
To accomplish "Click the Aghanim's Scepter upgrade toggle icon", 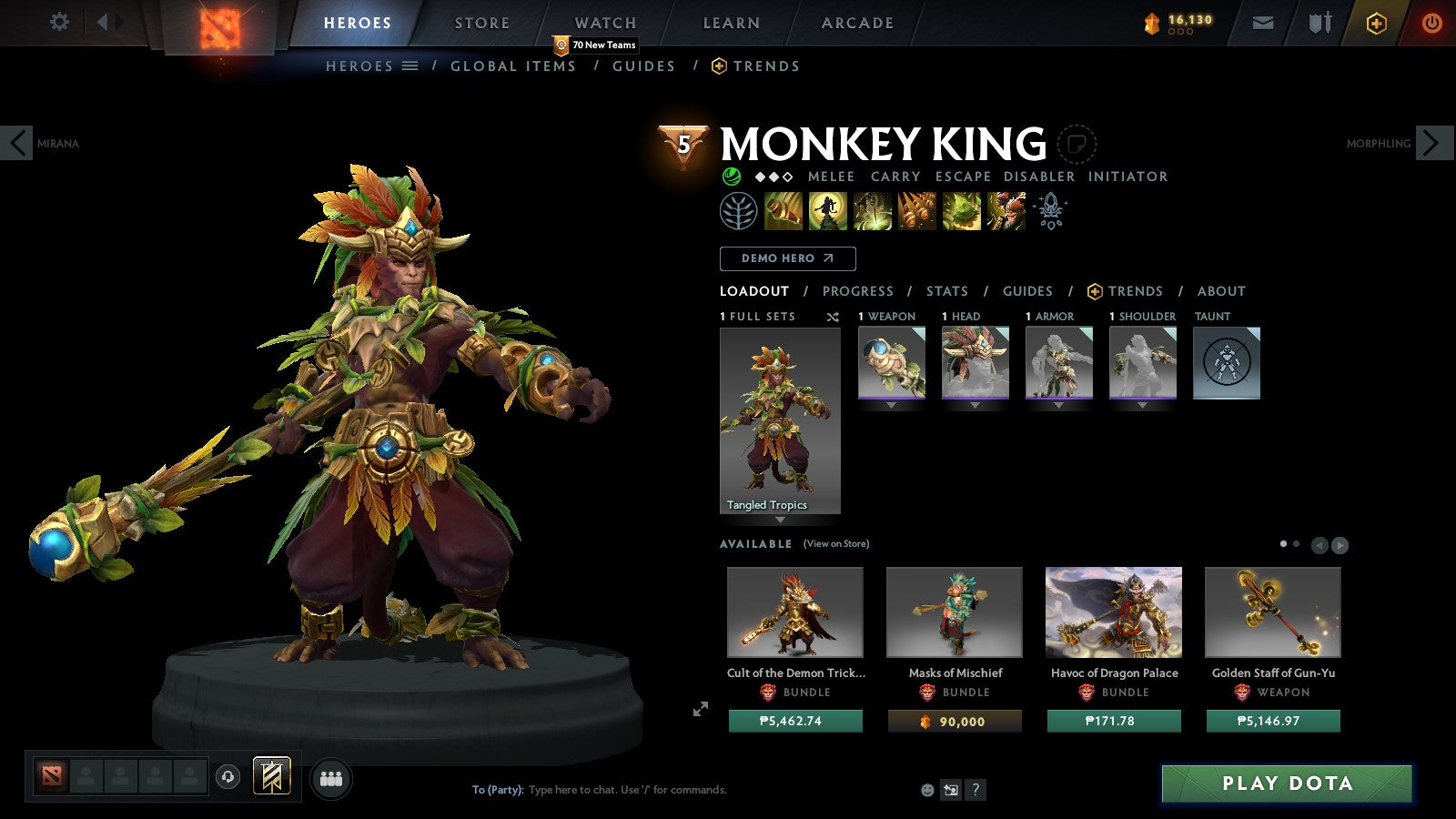I will (1051, 209).
